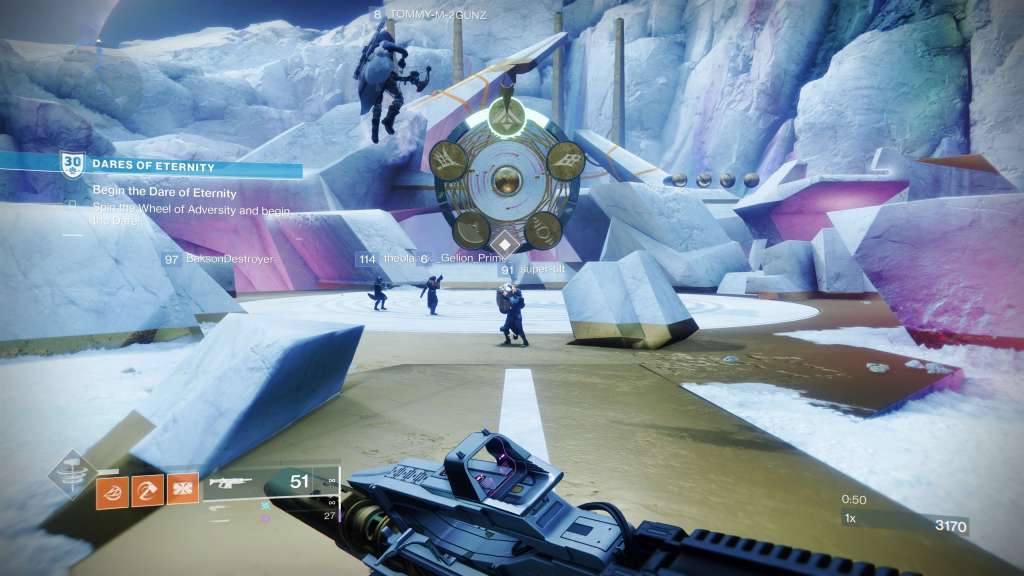Screen dimensions: 1024x576
Task: Use the orange grenade ability icon
Action: pyautogui.click(x=113, y=490)
